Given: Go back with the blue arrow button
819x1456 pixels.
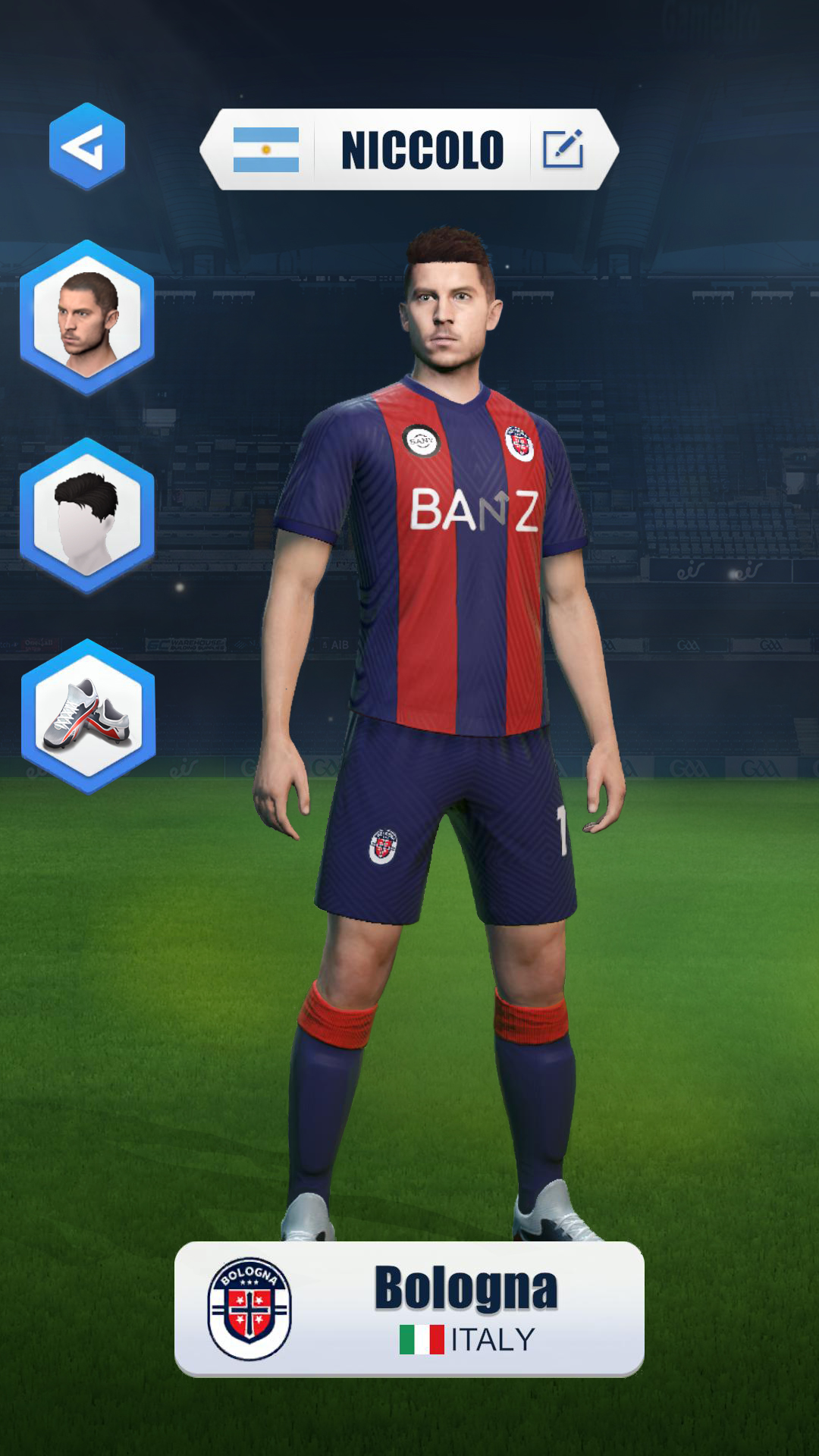Looking at the screenshot, I should tap(87, 146).
